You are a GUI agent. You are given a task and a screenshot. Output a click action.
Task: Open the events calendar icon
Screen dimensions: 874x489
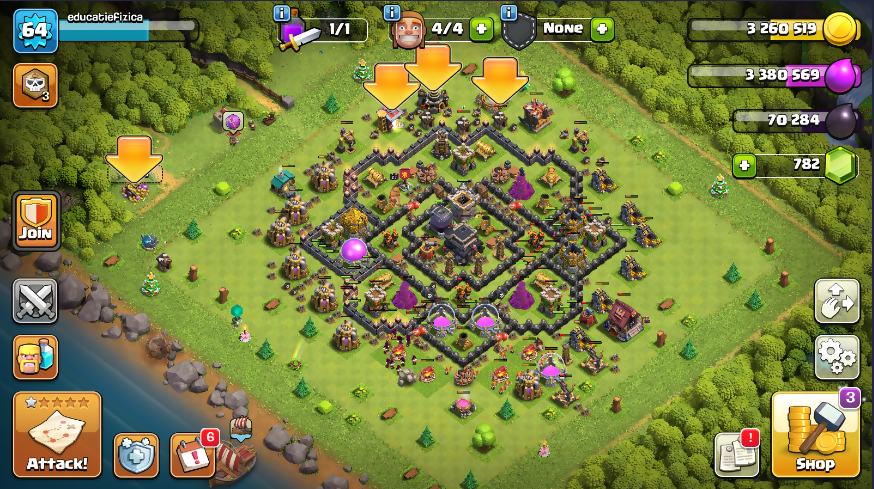click(x=192, y=455)
